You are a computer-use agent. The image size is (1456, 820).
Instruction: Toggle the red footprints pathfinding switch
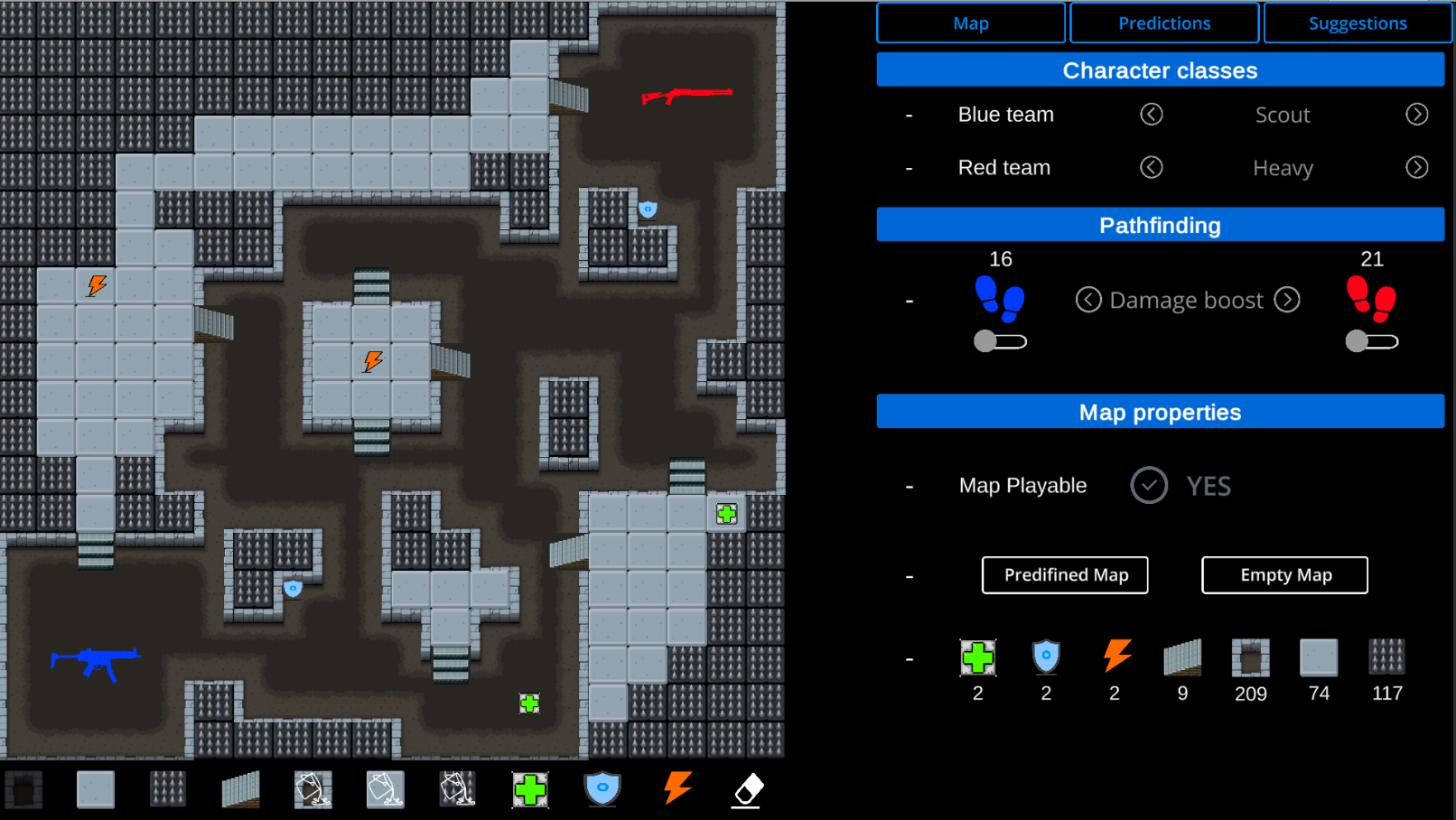pyautogui.click(x=1371, y=341)
